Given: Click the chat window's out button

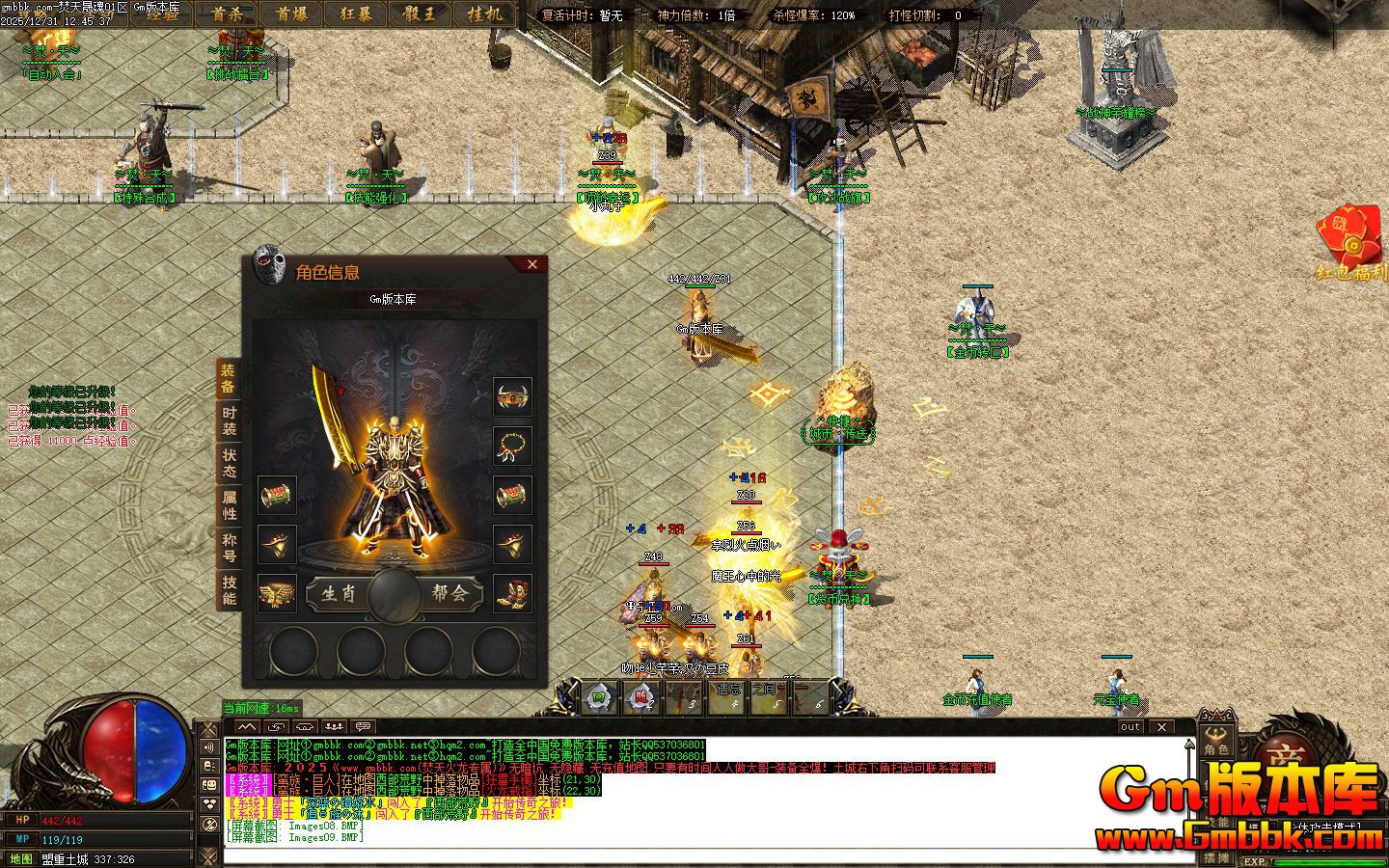Looking at the screenshot, I should click(x=1130, y=726).
